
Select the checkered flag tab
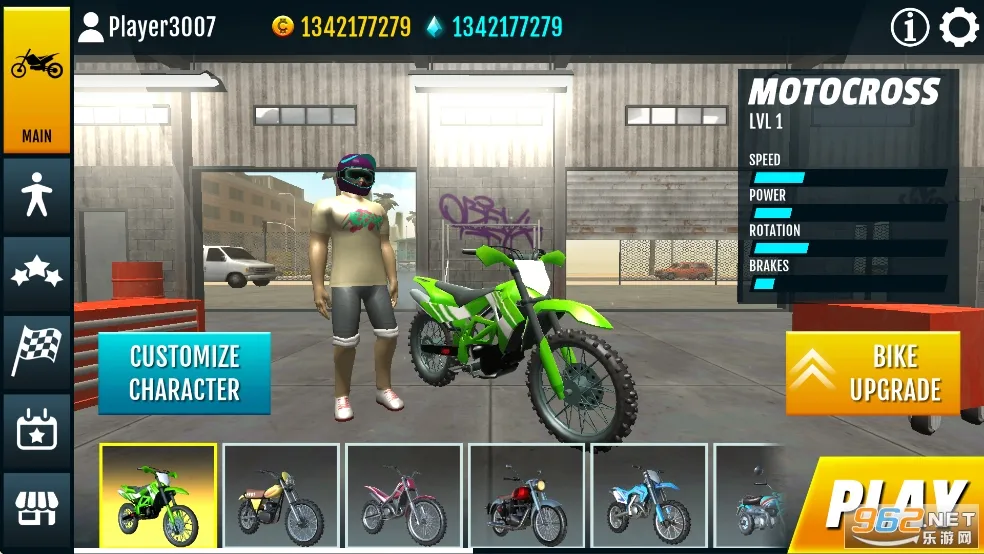pos(36,349)
